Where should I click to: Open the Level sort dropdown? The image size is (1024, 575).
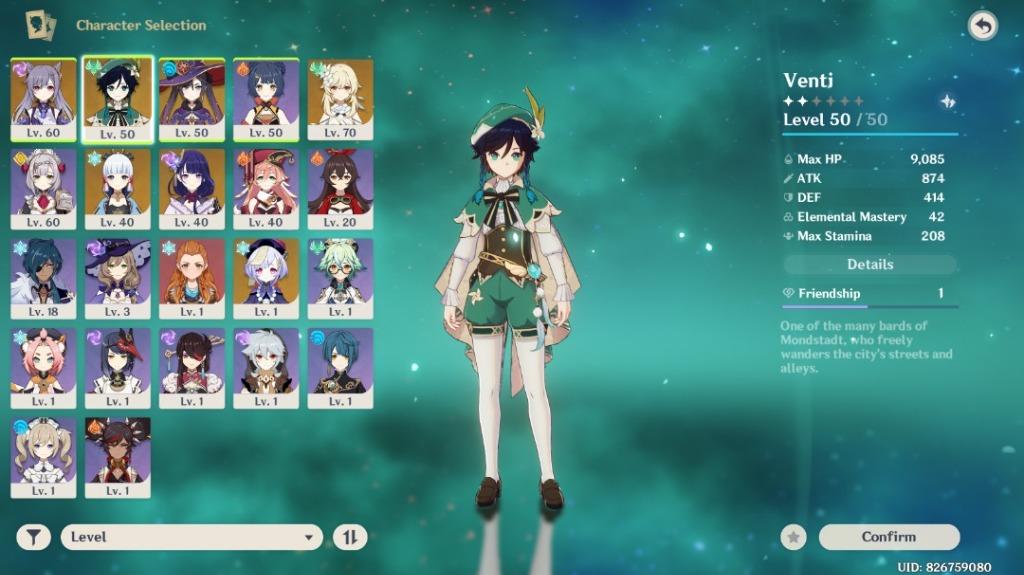pyautogui.click(x=191, y=537)
